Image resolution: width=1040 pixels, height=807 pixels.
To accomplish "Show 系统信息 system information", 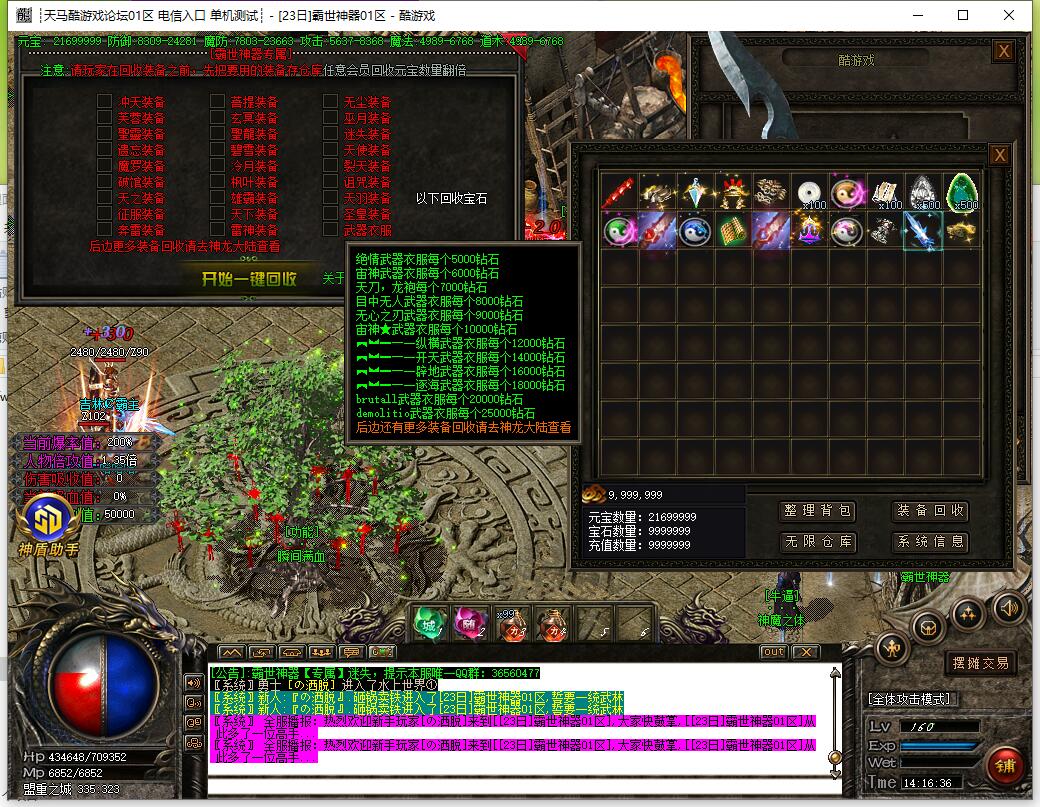I will pos(931,542).
